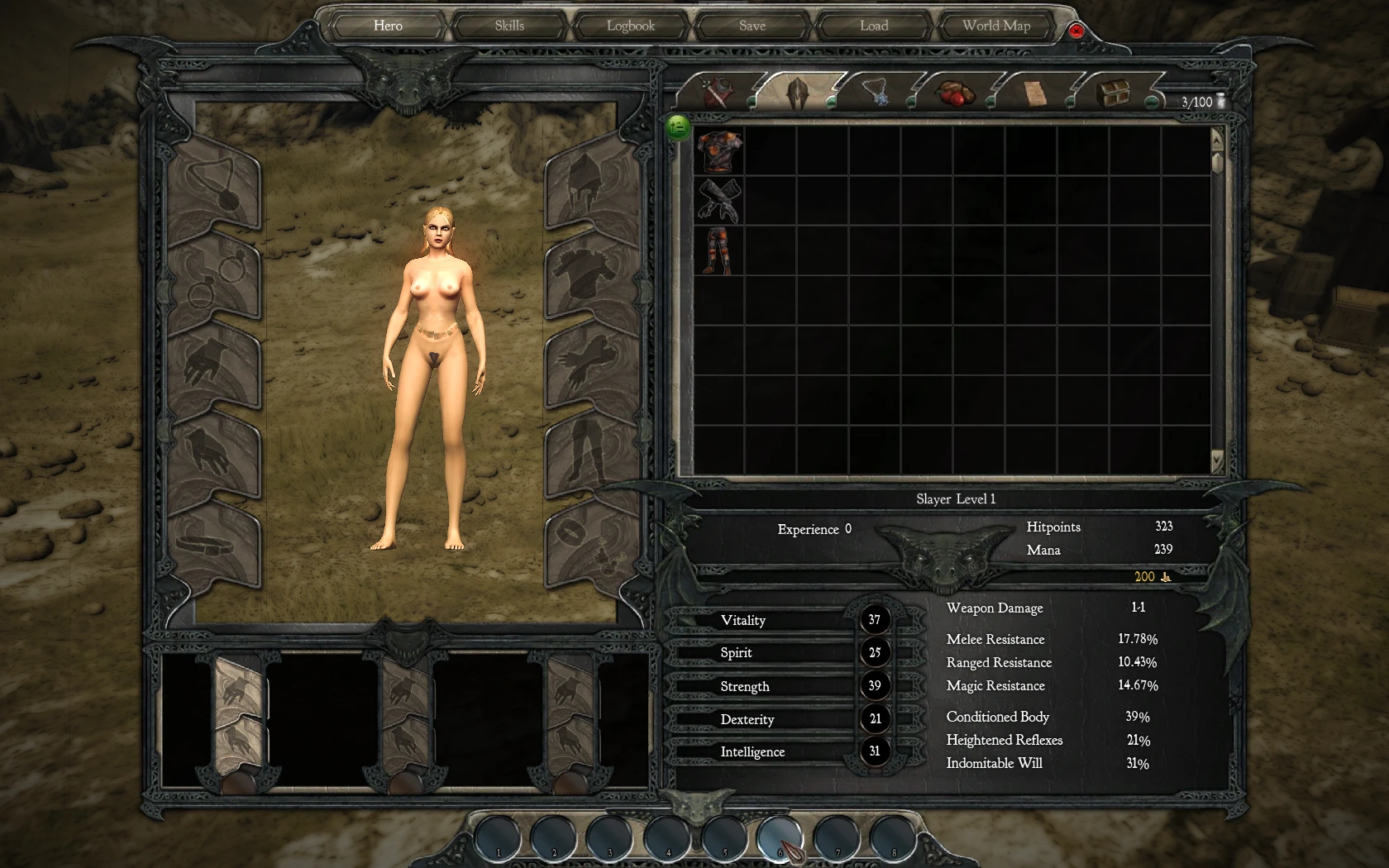
Task: Select hotbar quickslot number 1
Action: pos(498,838)
